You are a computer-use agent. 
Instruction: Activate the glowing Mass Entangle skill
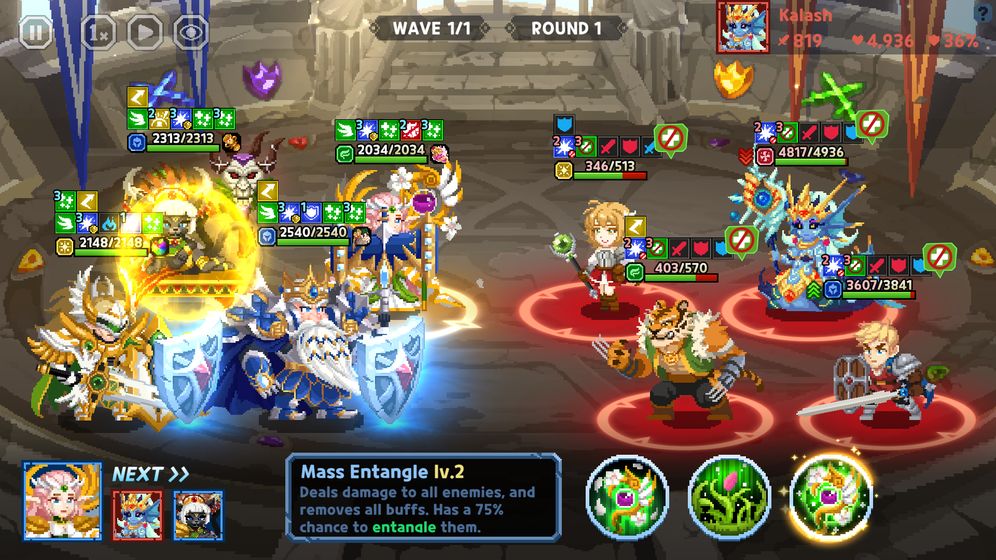point(831,496)
